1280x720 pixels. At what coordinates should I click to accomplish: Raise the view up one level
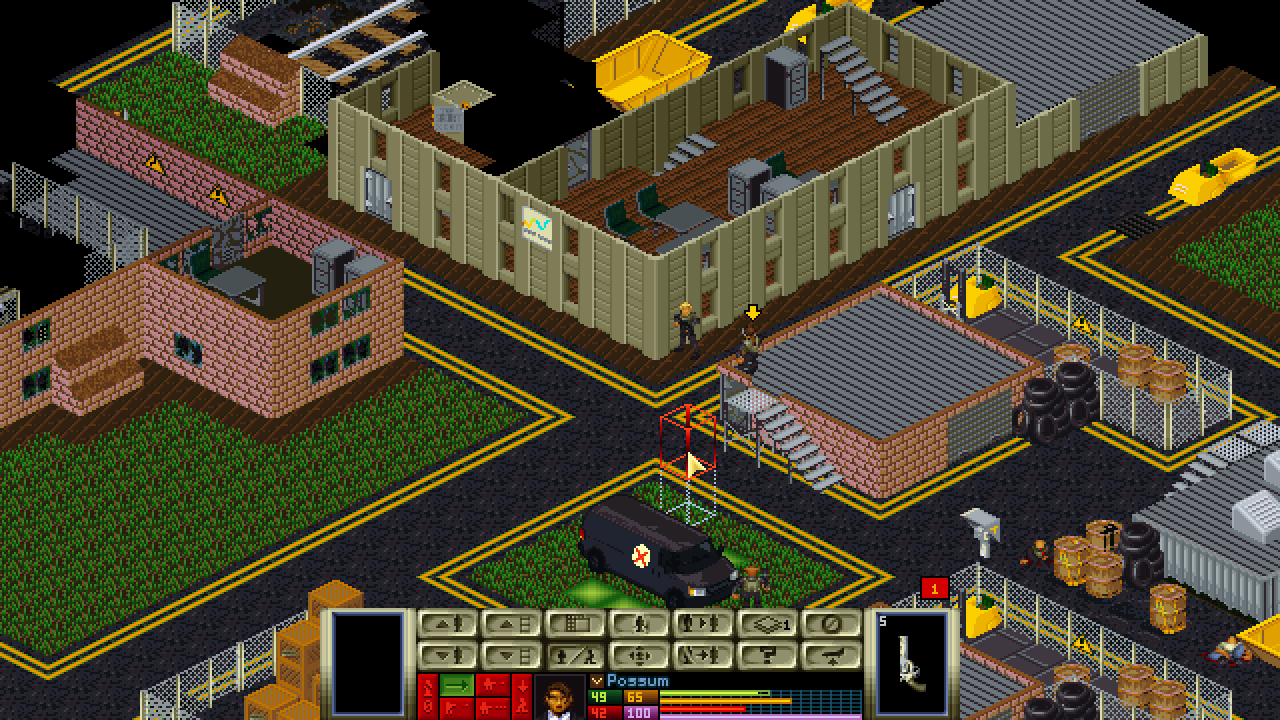pos(511,624)
